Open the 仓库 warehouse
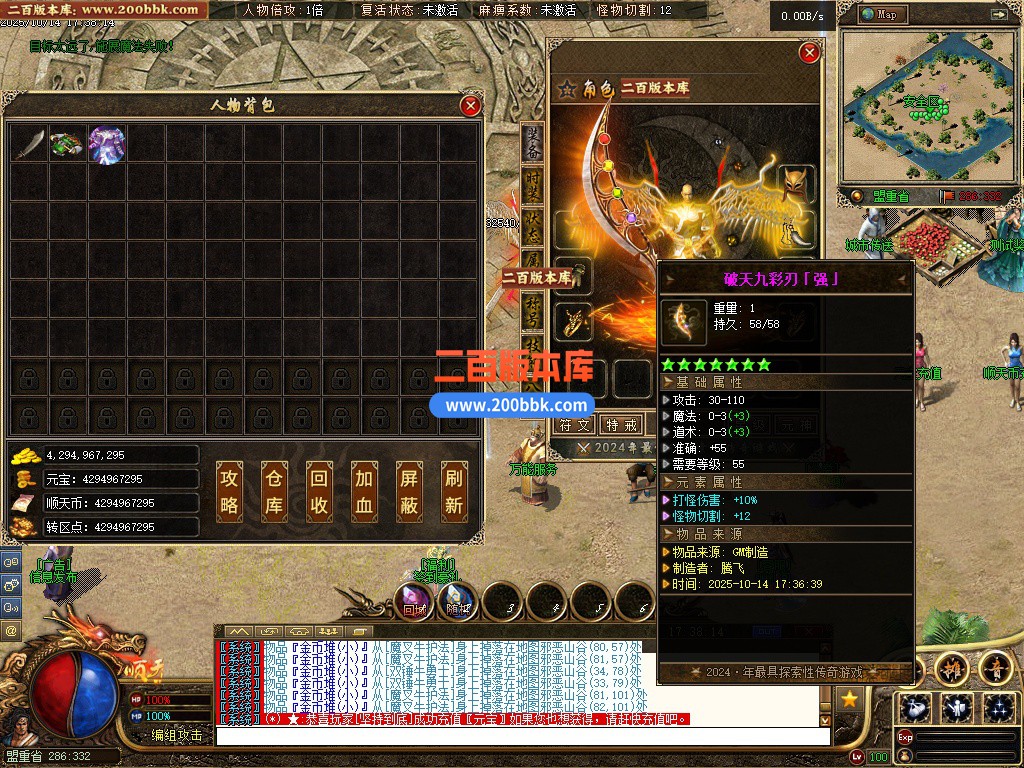Image resolution: width=1024 pixels, height=768 pixels. click(x=274, y=491)
